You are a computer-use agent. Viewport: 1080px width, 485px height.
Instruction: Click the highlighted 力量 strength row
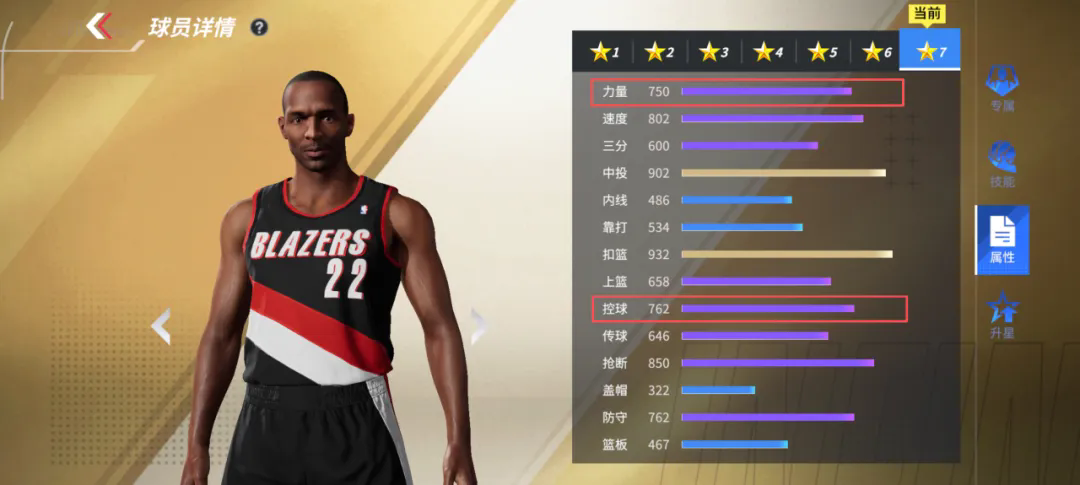[745, 92]
